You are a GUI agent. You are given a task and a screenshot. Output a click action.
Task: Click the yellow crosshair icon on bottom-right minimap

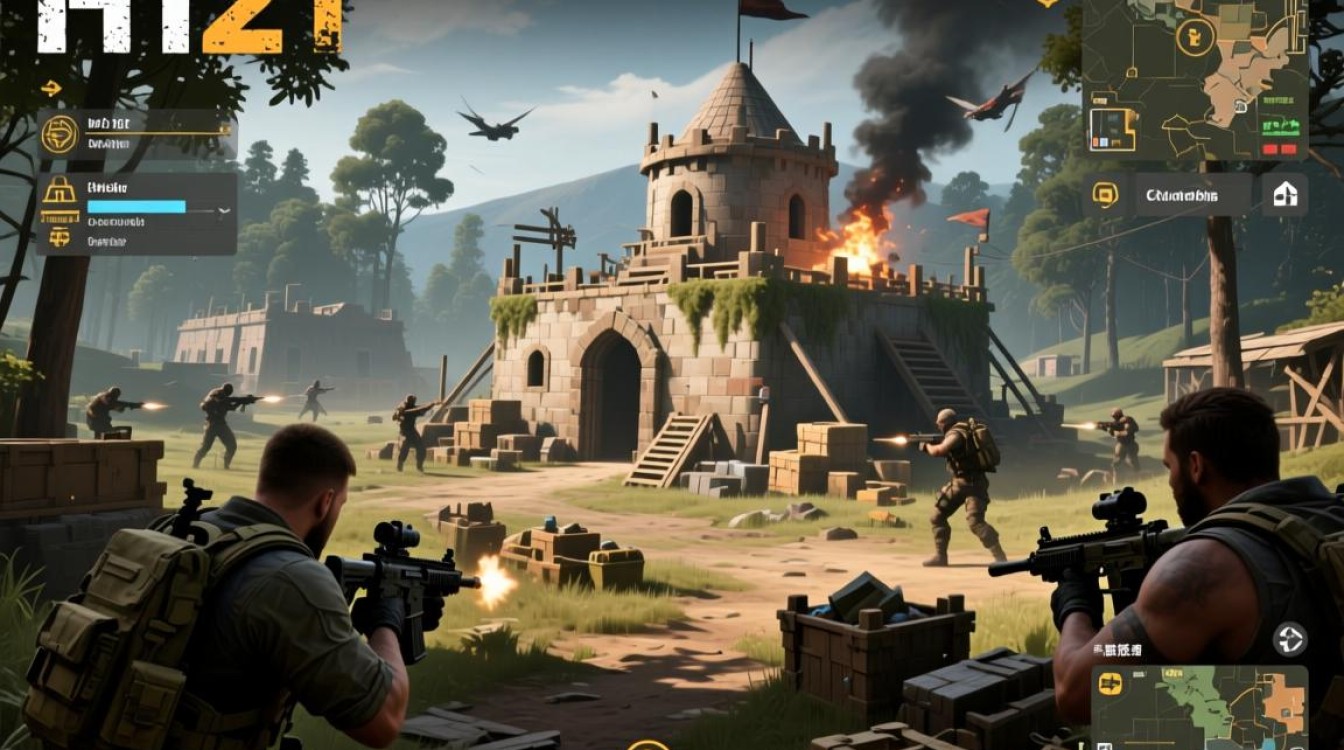[1110, 684]
